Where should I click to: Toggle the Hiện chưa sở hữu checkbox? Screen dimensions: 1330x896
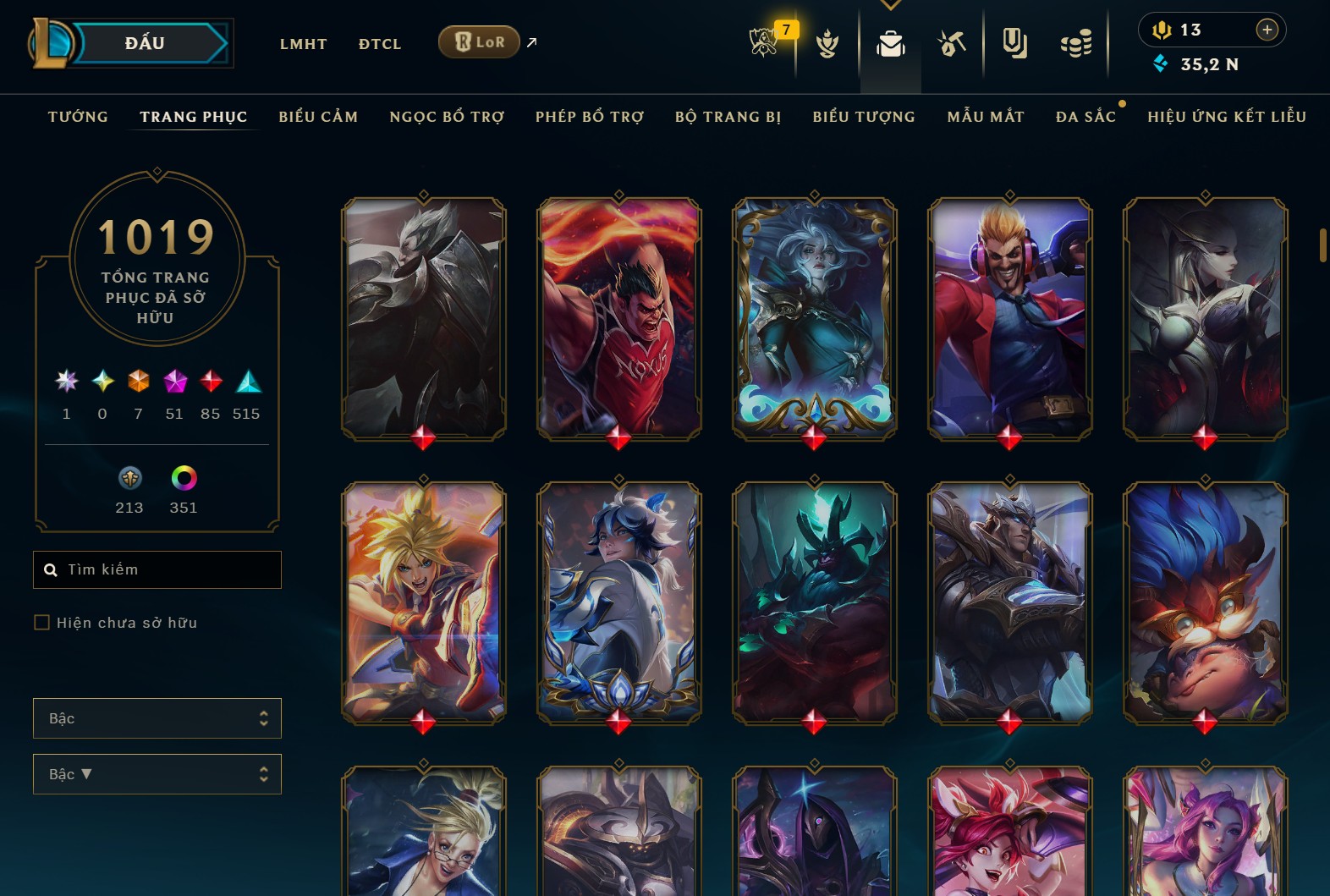41,623
